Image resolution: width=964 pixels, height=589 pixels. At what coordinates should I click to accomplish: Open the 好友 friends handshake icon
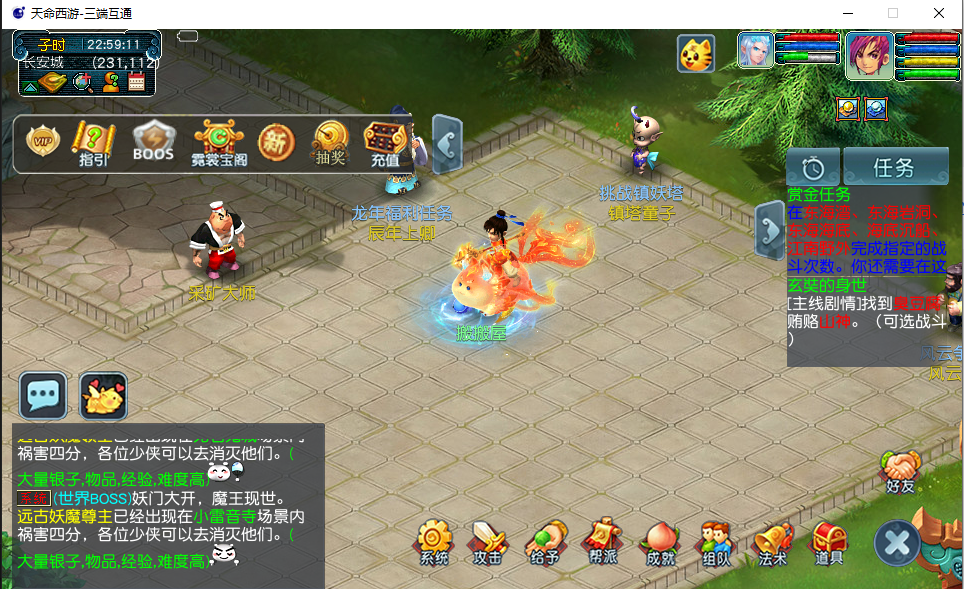(901, 471)
